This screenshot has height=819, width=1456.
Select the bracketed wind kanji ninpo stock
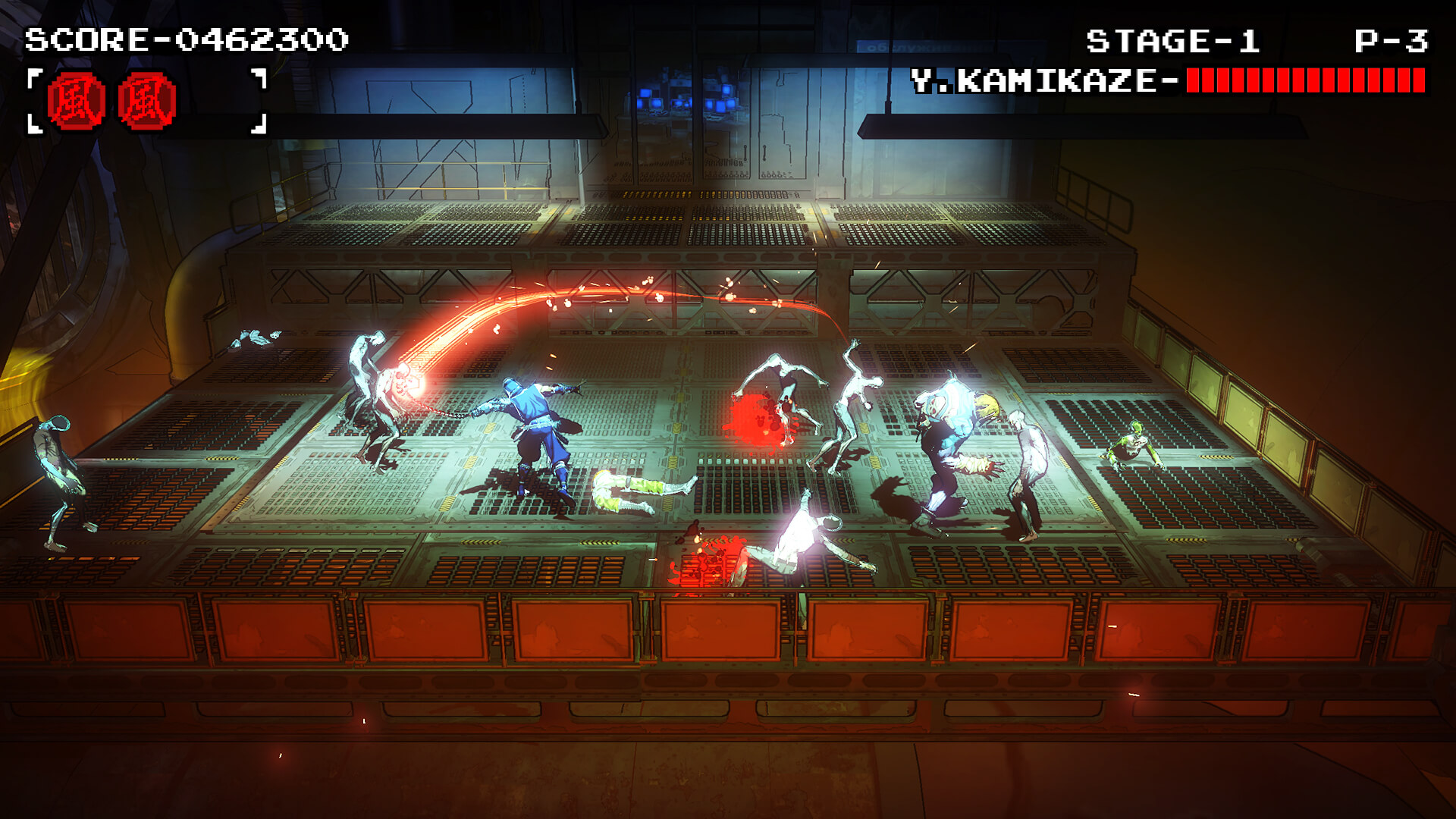tap(146, 101)
